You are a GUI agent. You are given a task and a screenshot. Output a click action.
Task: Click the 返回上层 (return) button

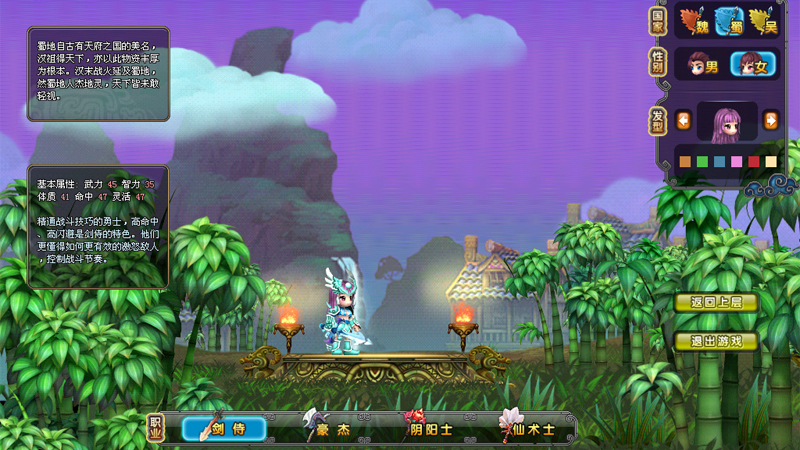[x=716, y=303]
